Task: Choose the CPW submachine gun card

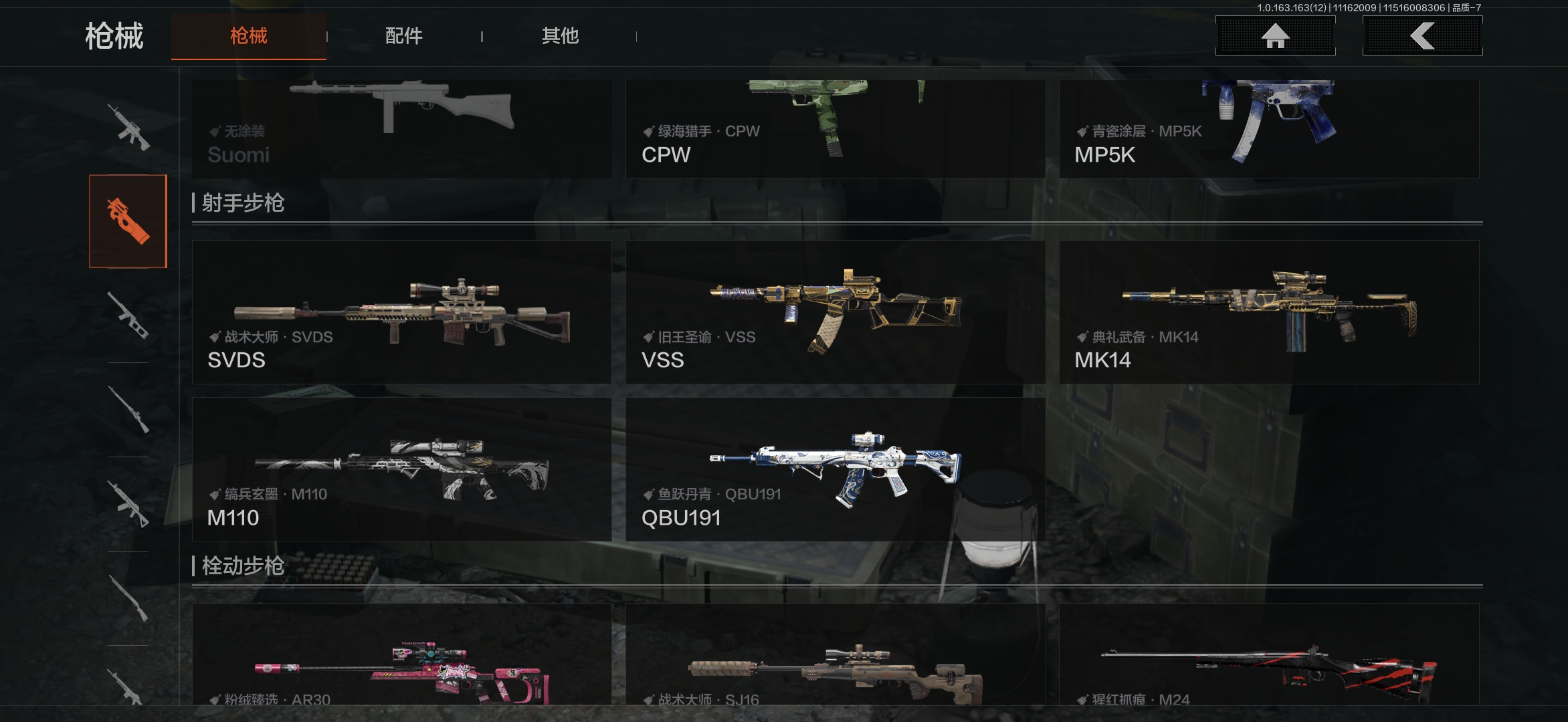Action: (835, 128)
